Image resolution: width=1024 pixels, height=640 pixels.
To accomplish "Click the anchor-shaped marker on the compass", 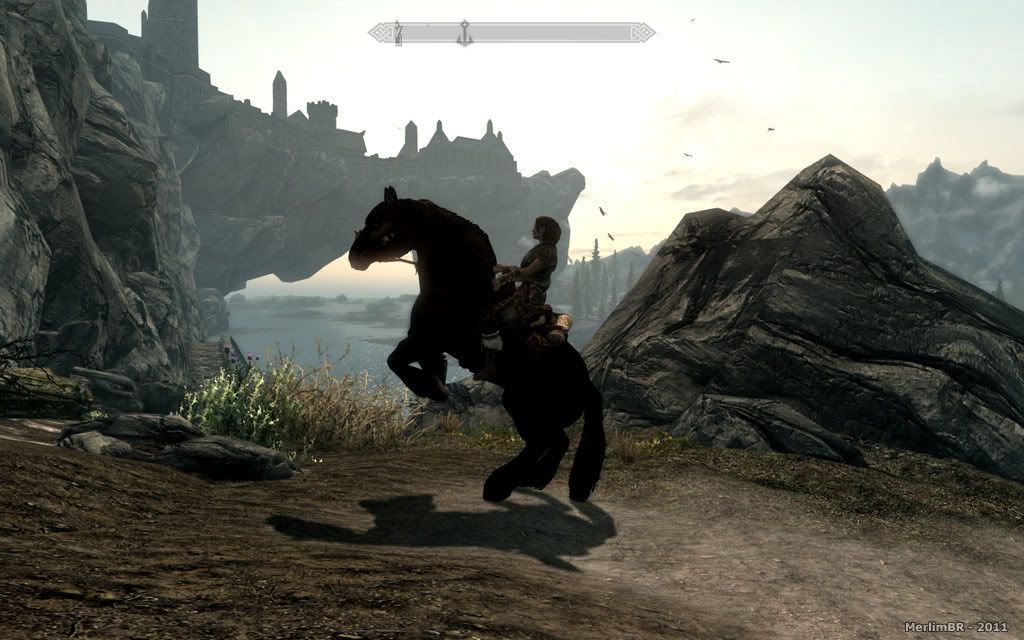I will coord(464,33).
